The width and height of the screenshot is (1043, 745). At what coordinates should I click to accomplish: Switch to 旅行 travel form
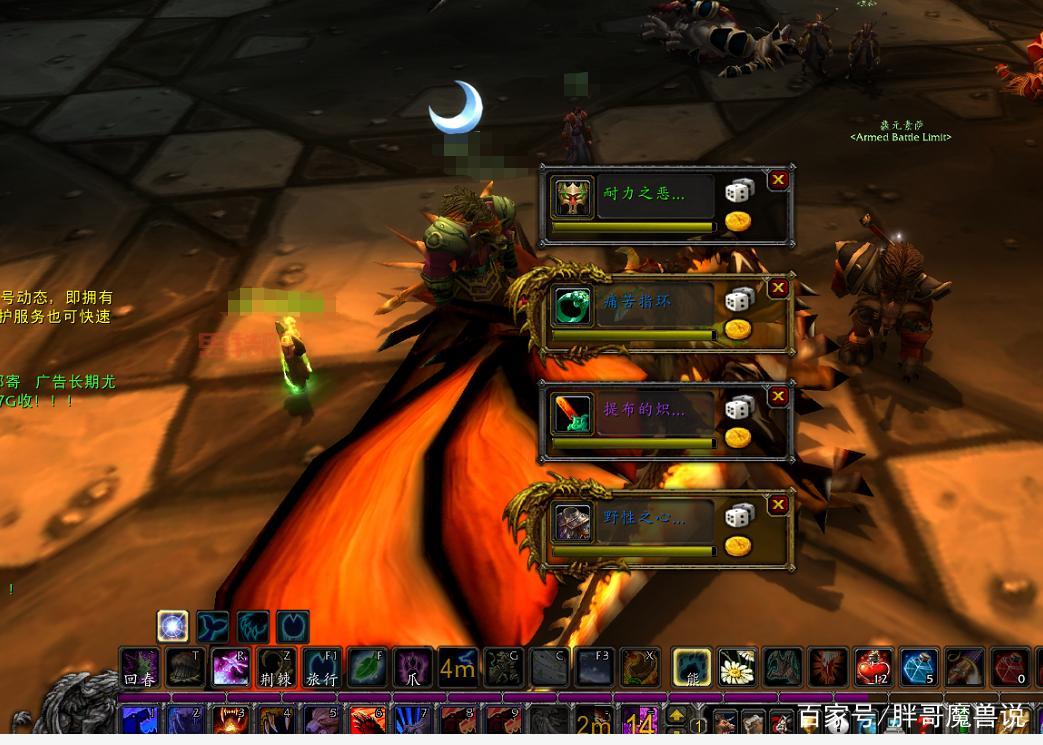tap(322, 667)
